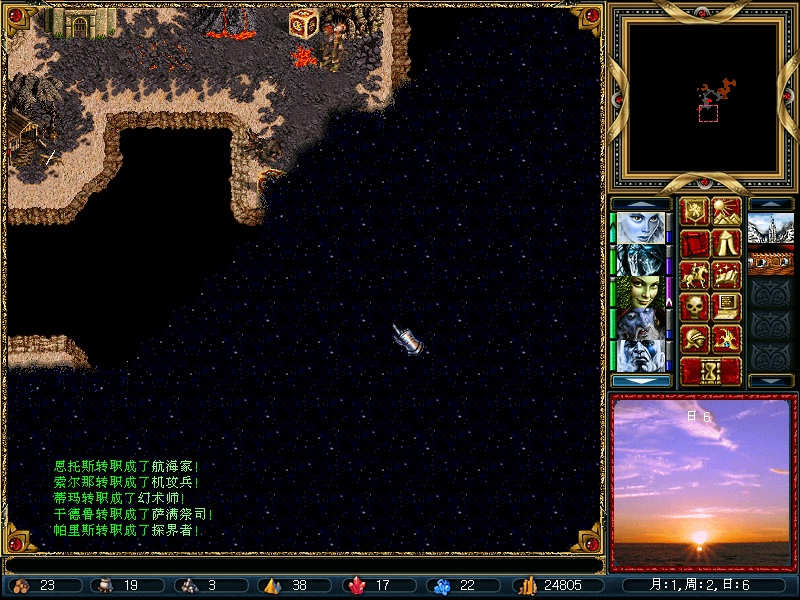Image resolution: width=800 pixels, height=600 pixels.
Task: Choose the bottom white-bearded hero portrait
Action: point(640,355)
